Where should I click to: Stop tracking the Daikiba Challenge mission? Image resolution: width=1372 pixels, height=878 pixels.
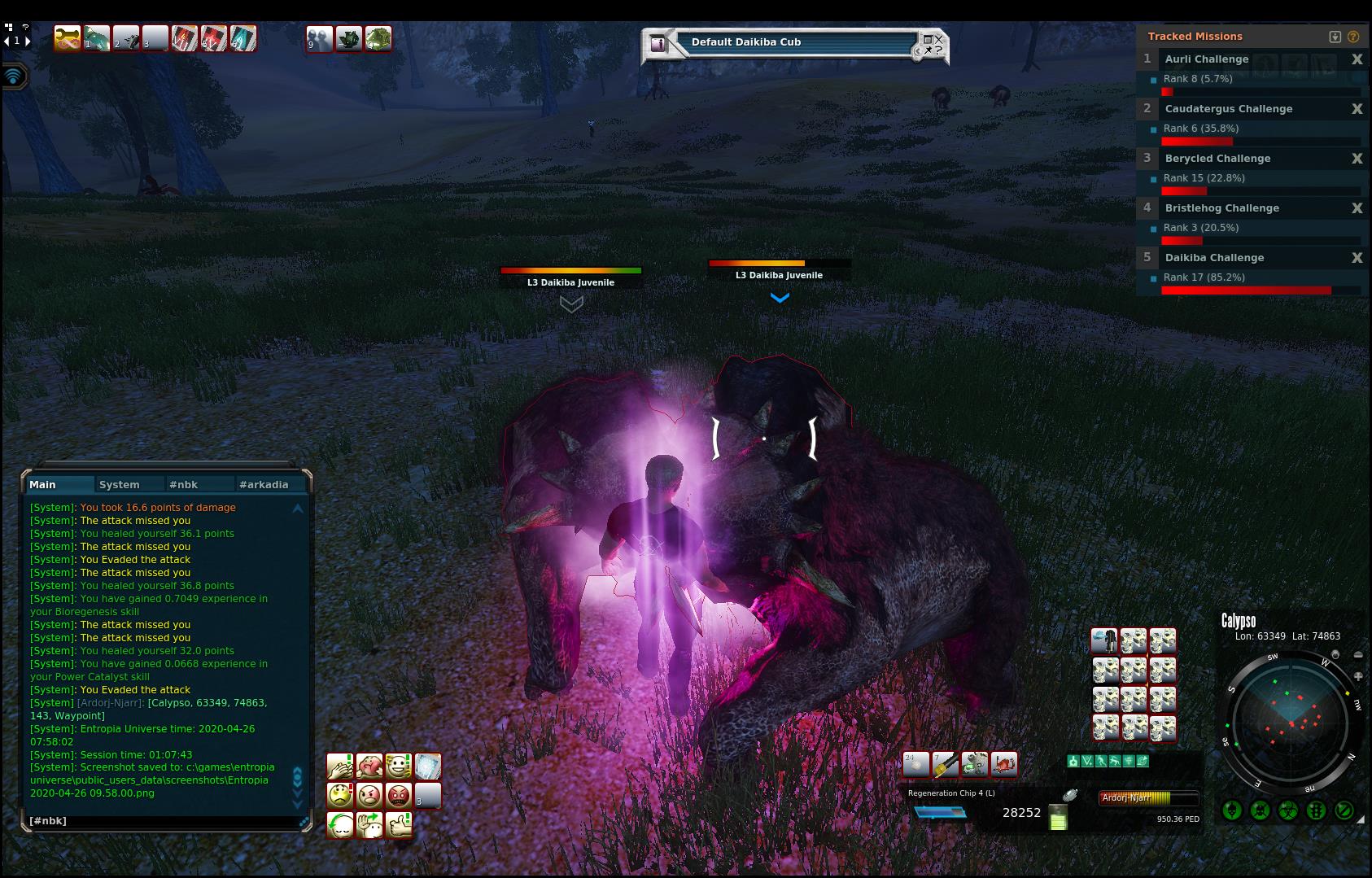tap(1357, 258)
